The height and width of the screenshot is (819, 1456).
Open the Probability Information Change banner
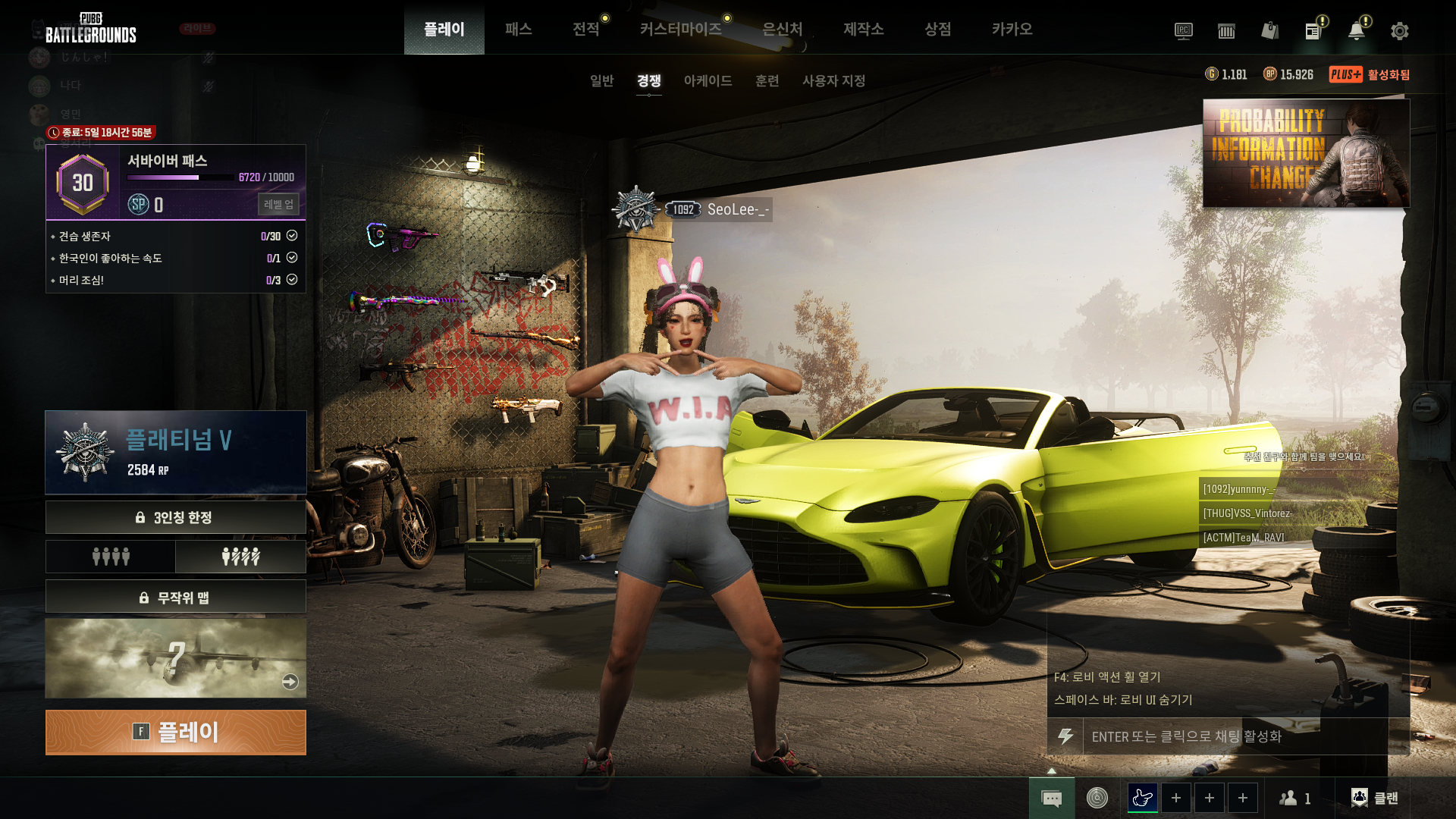(1306, 153)
